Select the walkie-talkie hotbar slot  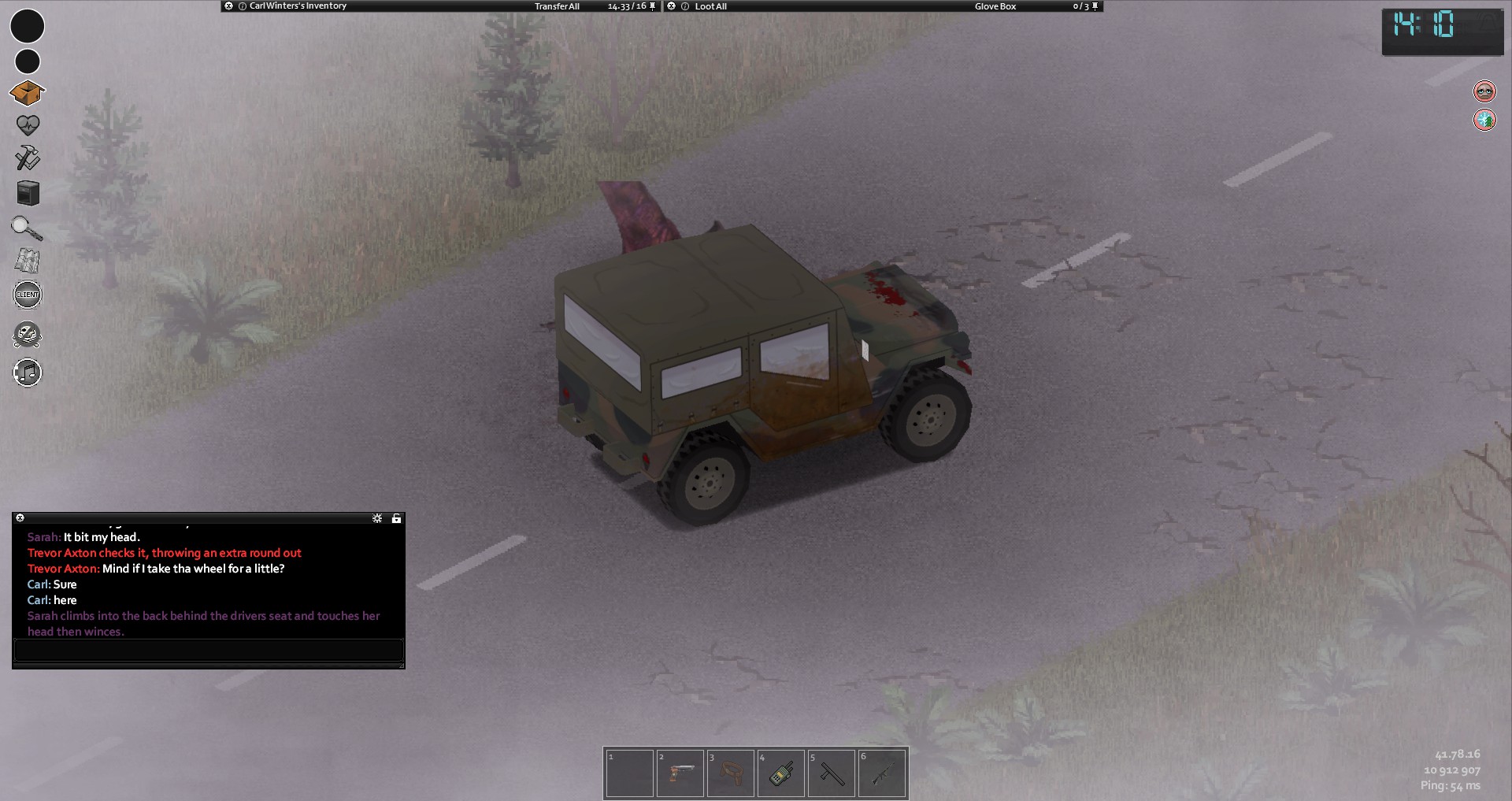(780, 773)
